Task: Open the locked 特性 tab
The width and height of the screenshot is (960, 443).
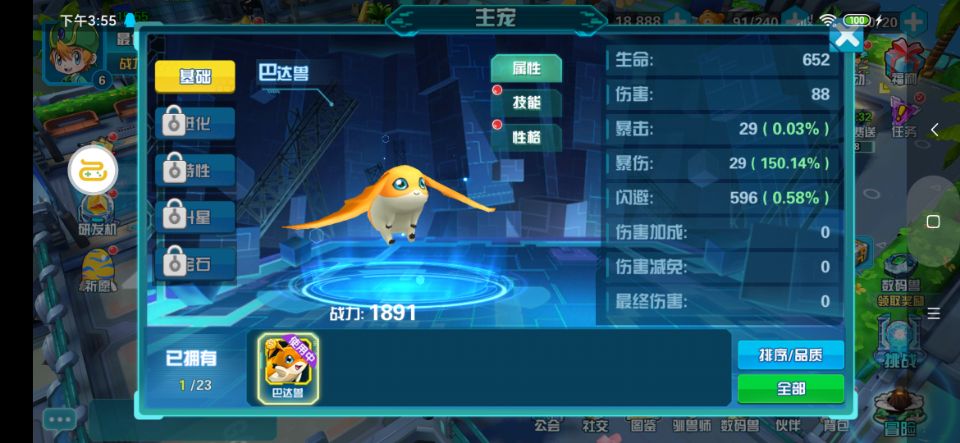Action: click(196, 170)
